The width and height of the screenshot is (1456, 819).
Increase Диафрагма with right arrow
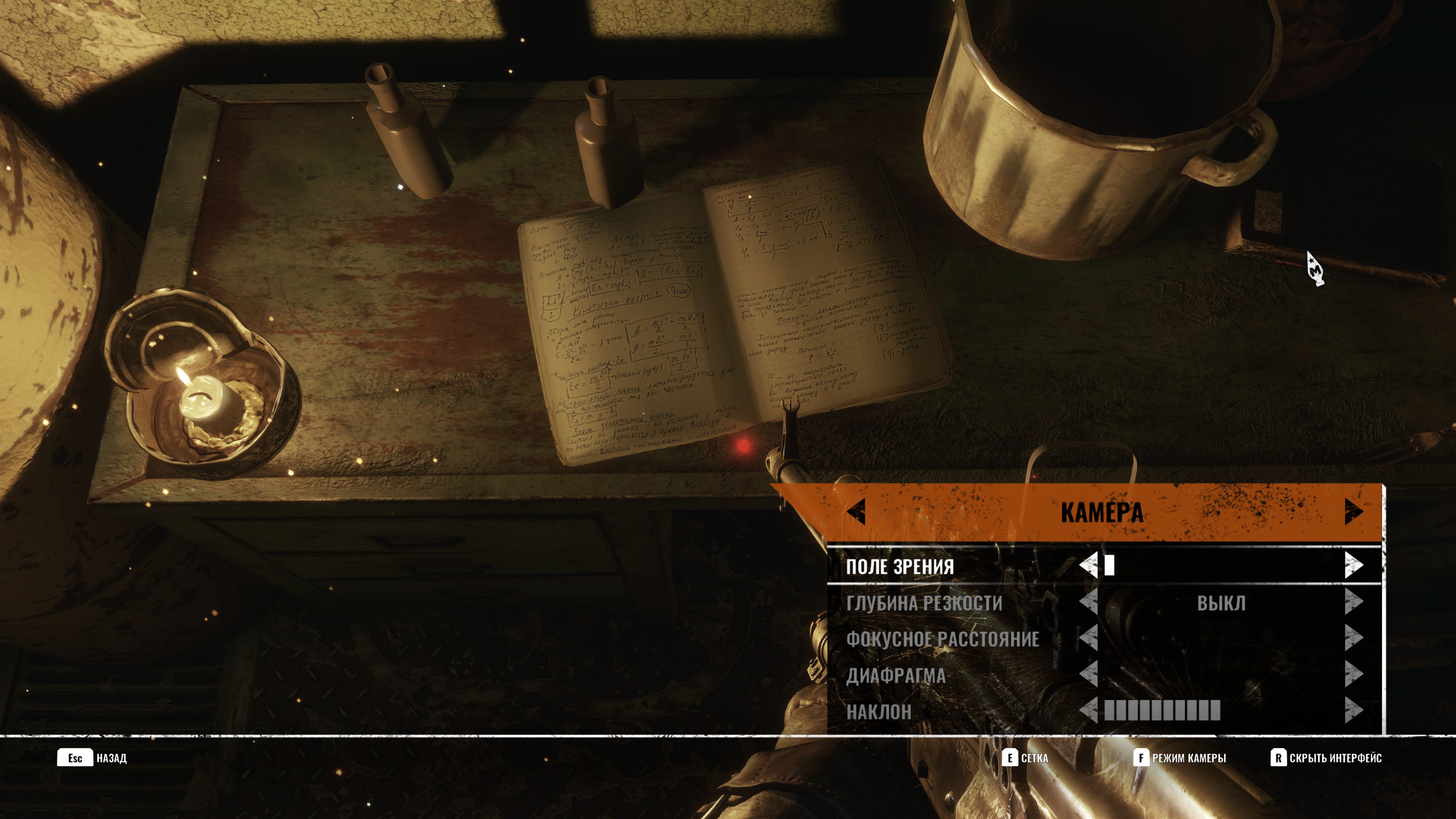pos(1353,674)
